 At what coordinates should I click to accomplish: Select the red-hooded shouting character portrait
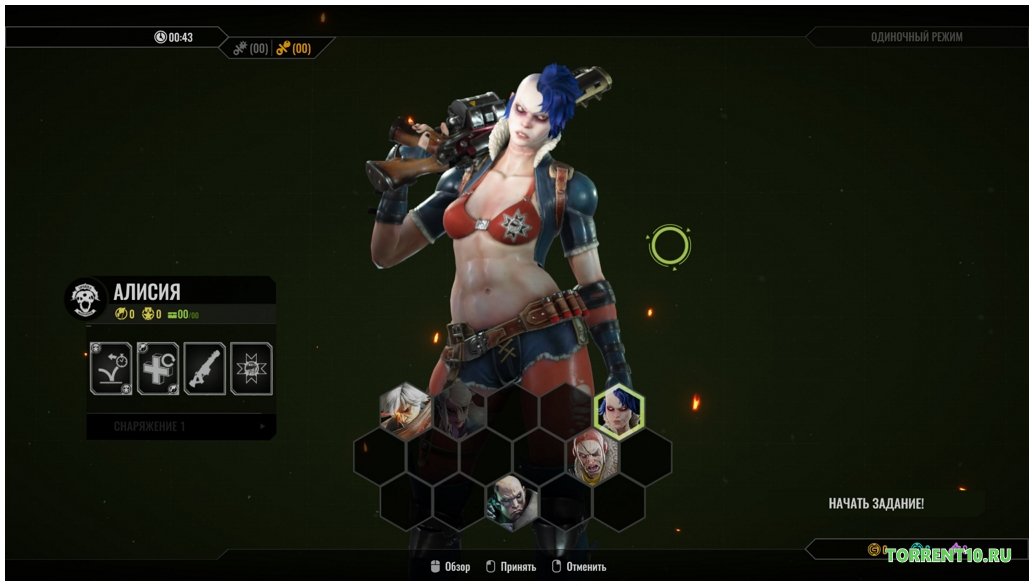click(592, 458)
